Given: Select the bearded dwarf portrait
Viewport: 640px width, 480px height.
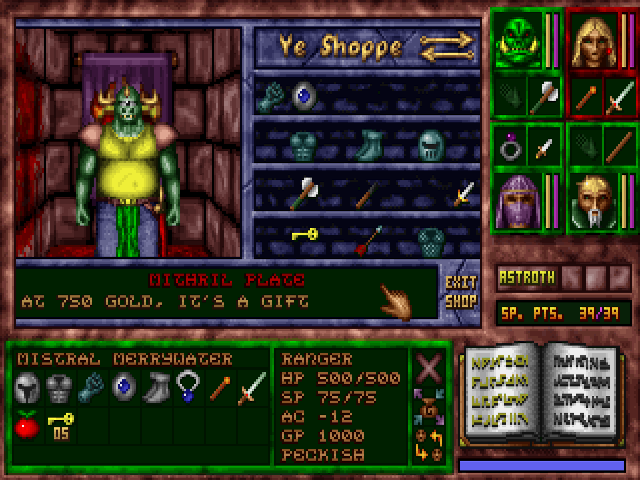Looking at the screenshot, I should (x=593, y=203).
